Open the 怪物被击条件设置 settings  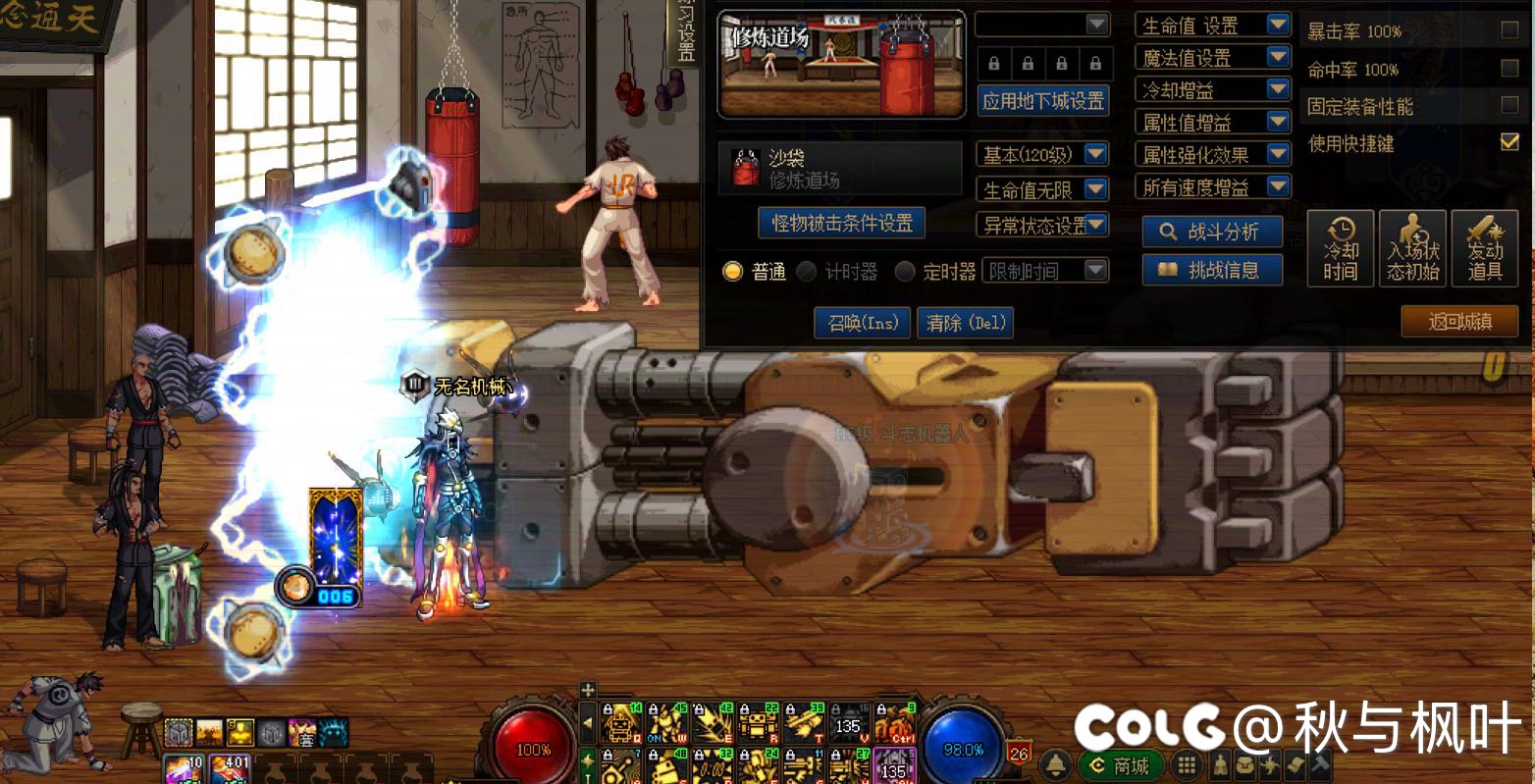(842, 224)
